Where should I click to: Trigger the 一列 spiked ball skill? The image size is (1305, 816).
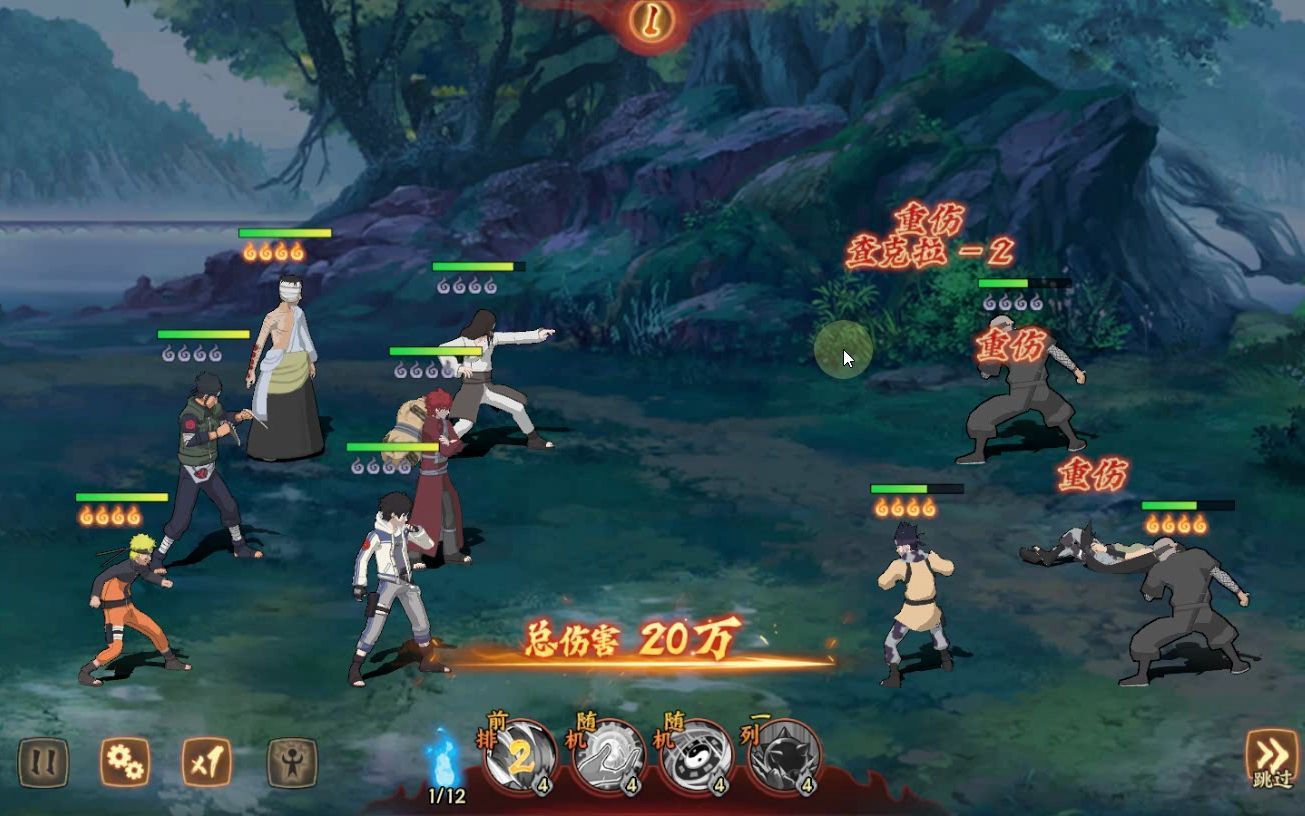(785, 758)
